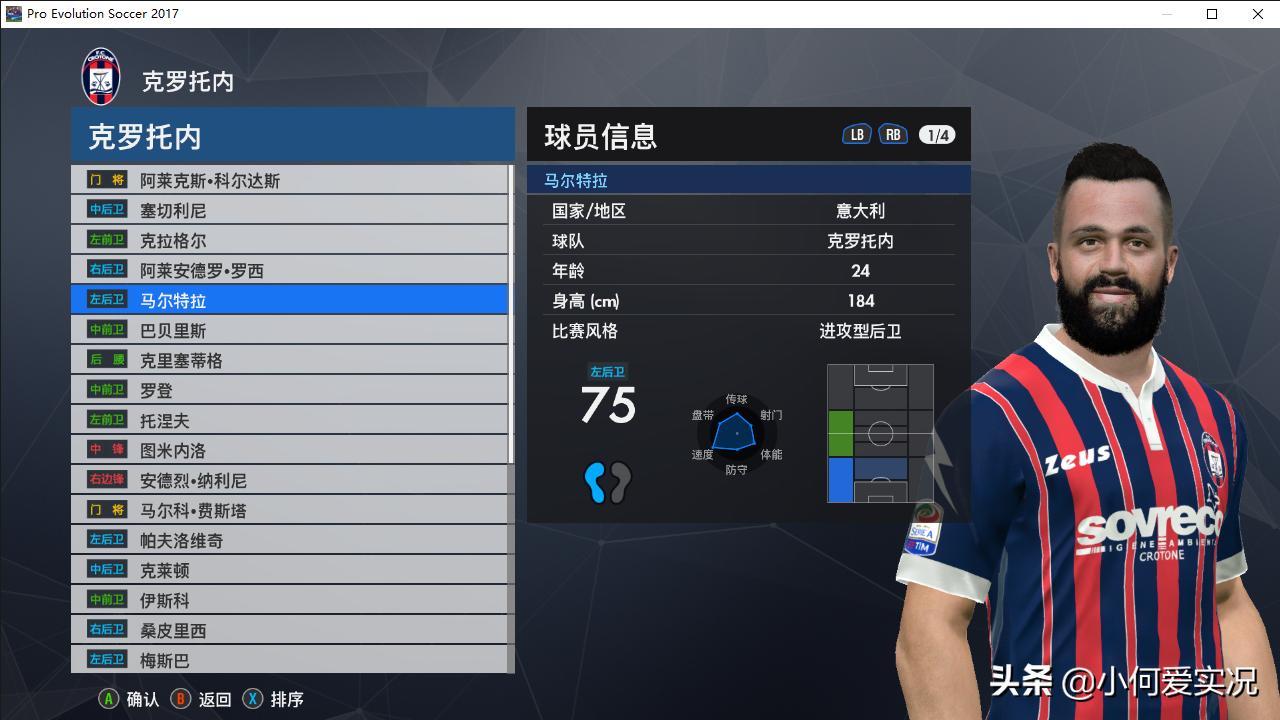Click RB to view next info page
The width and height of the screenshot is (1280, 720).
[892, 133]
